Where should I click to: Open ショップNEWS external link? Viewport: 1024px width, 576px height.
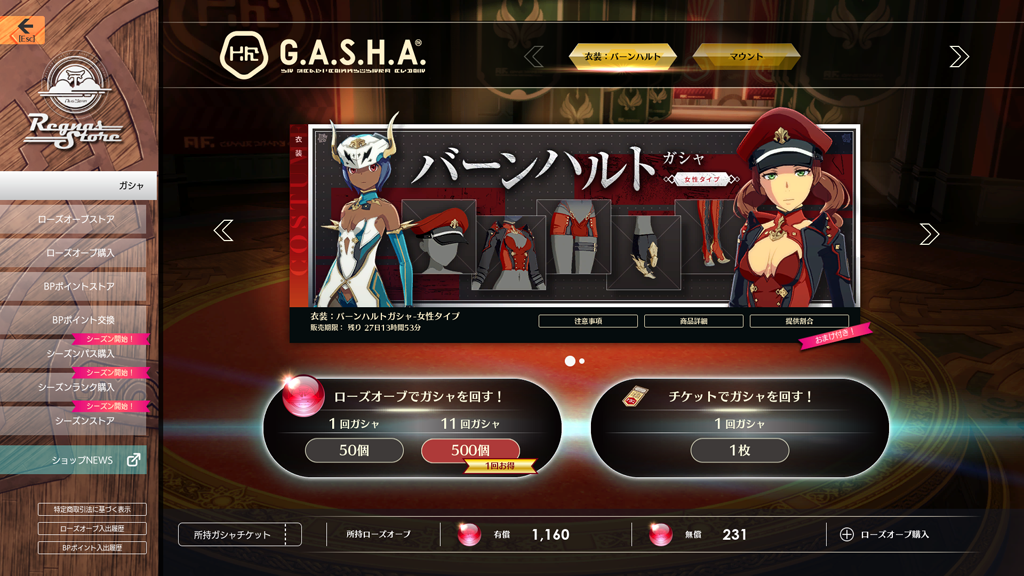coord(75,460)
